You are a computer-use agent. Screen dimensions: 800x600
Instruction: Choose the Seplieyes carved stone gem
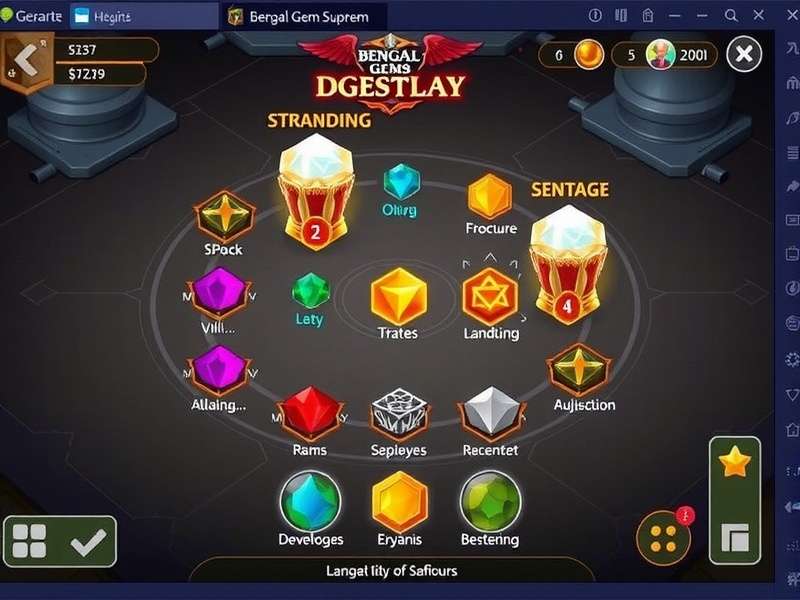pyautogui.click(x=399, y=411)
